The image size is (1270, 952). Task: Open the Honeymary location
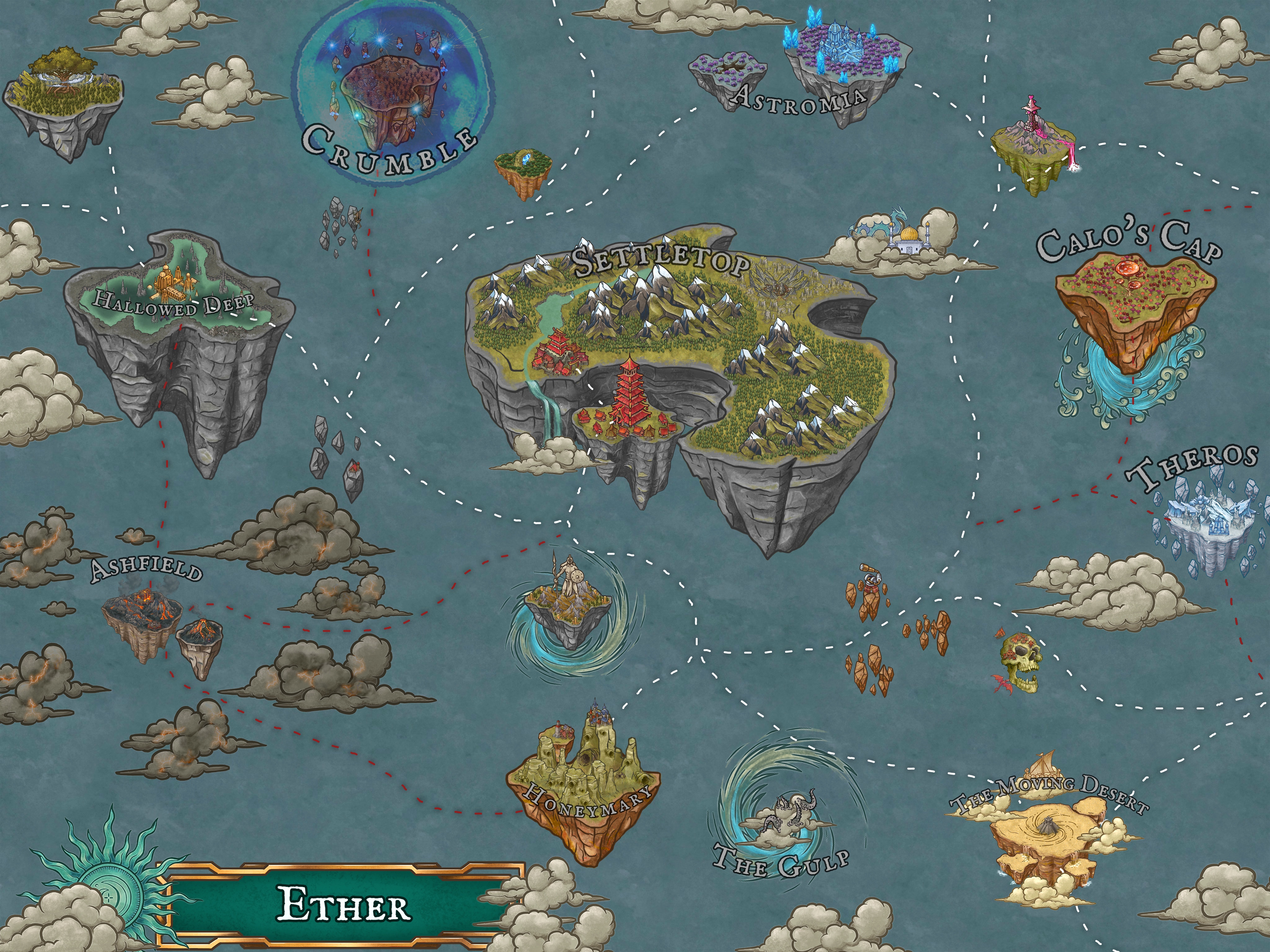tap(583, 786)
